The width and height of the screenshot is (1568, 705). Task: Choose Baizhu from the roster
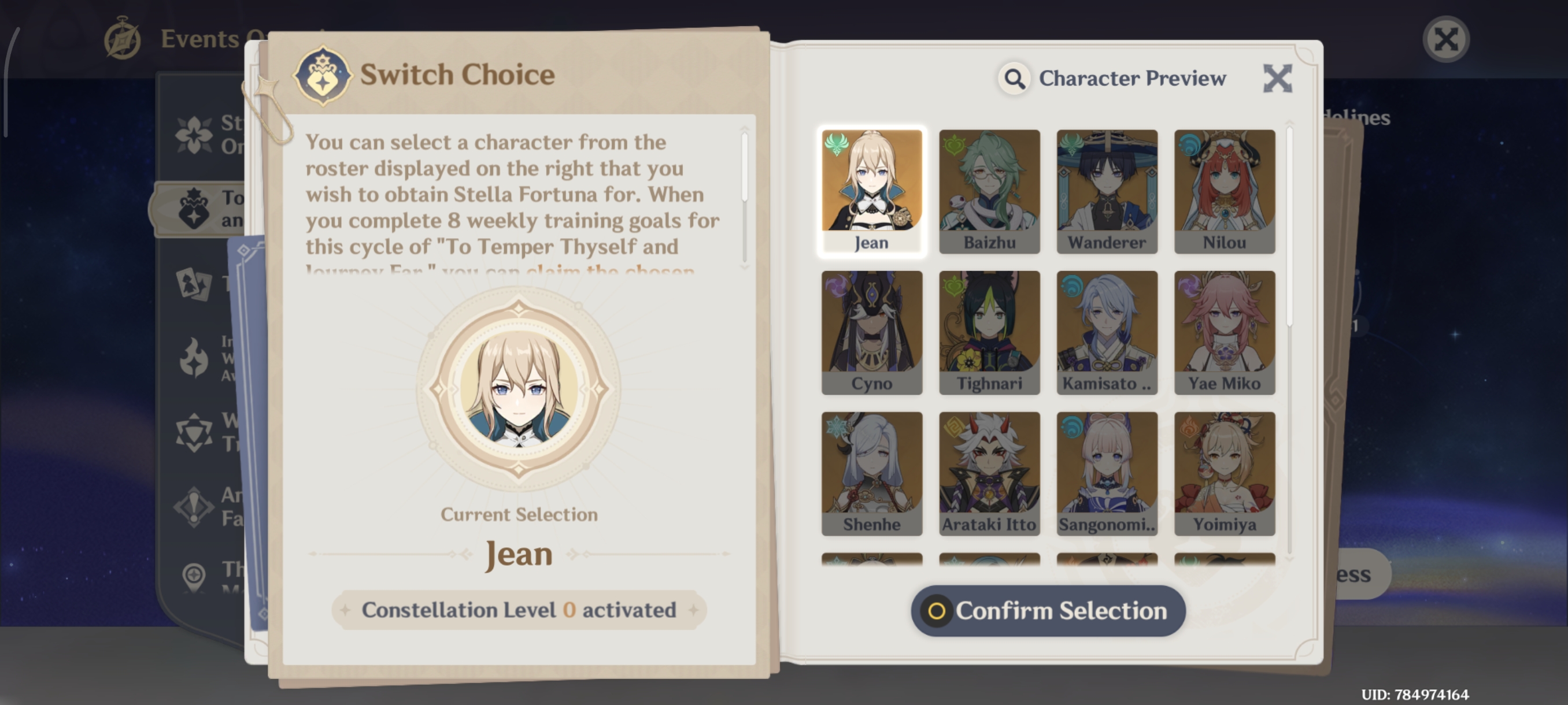tap(989, 190)
